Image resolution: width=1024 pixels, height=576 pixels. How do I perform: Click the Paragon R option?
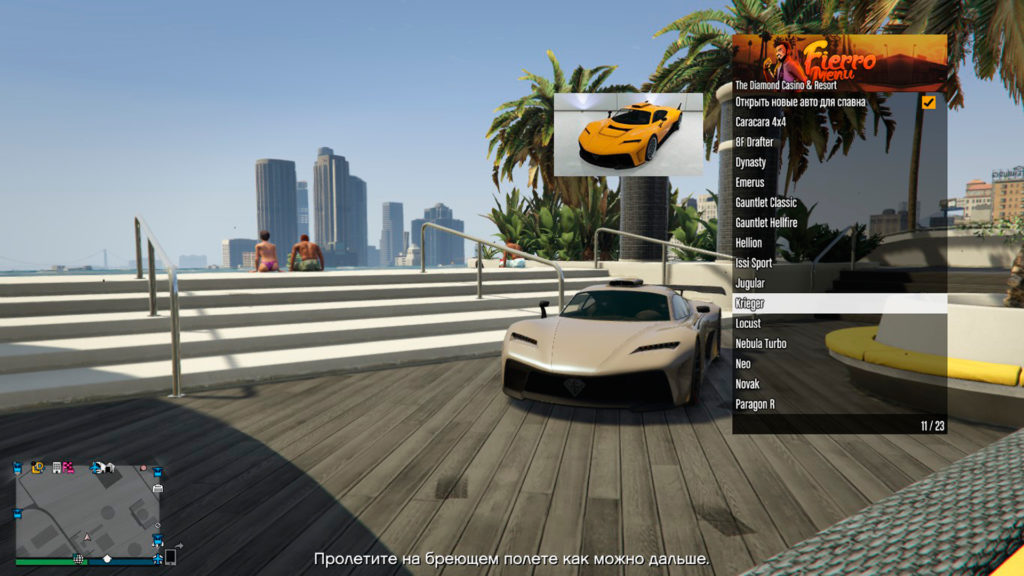755,405
